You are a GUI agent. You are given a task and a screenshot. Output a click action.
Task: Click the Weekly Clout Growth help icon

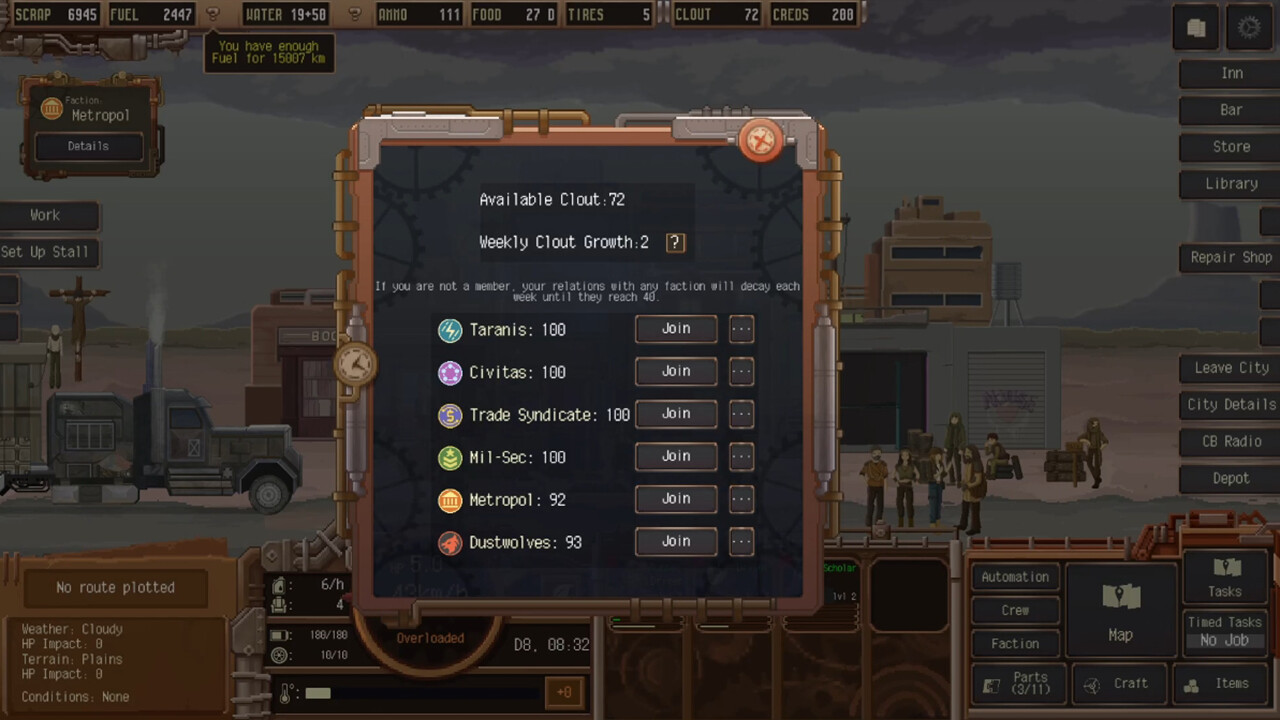[x=675, y=242]
